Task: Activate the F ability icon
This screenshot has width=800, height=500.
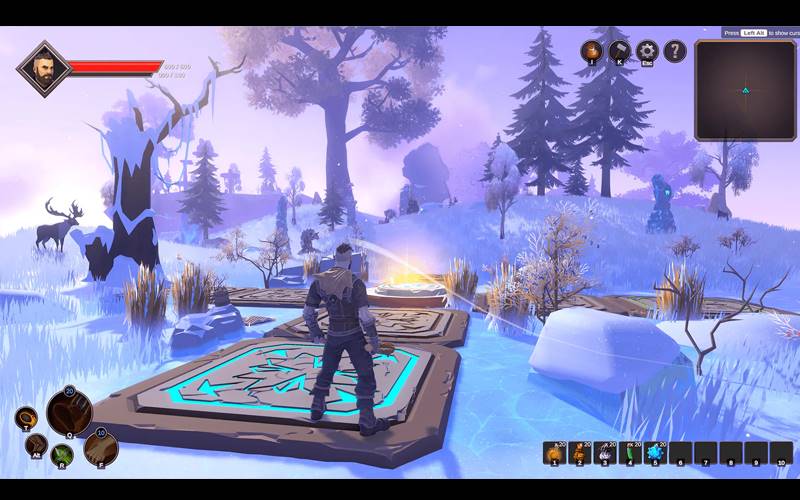Action: click(x=101, y=448)
